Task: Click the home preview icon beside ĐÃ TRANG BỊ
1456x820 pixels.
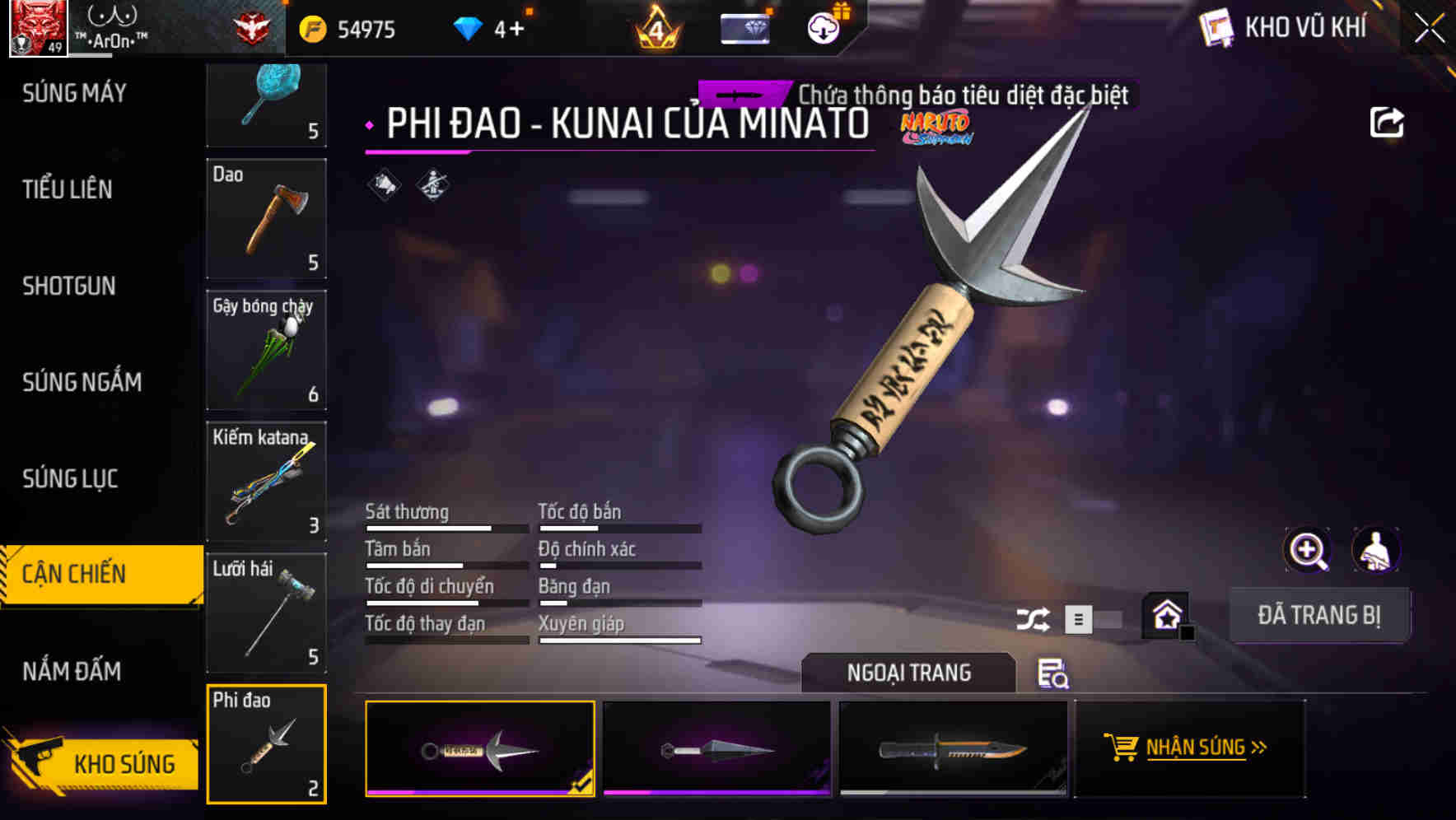Action: pos(1166,614)
